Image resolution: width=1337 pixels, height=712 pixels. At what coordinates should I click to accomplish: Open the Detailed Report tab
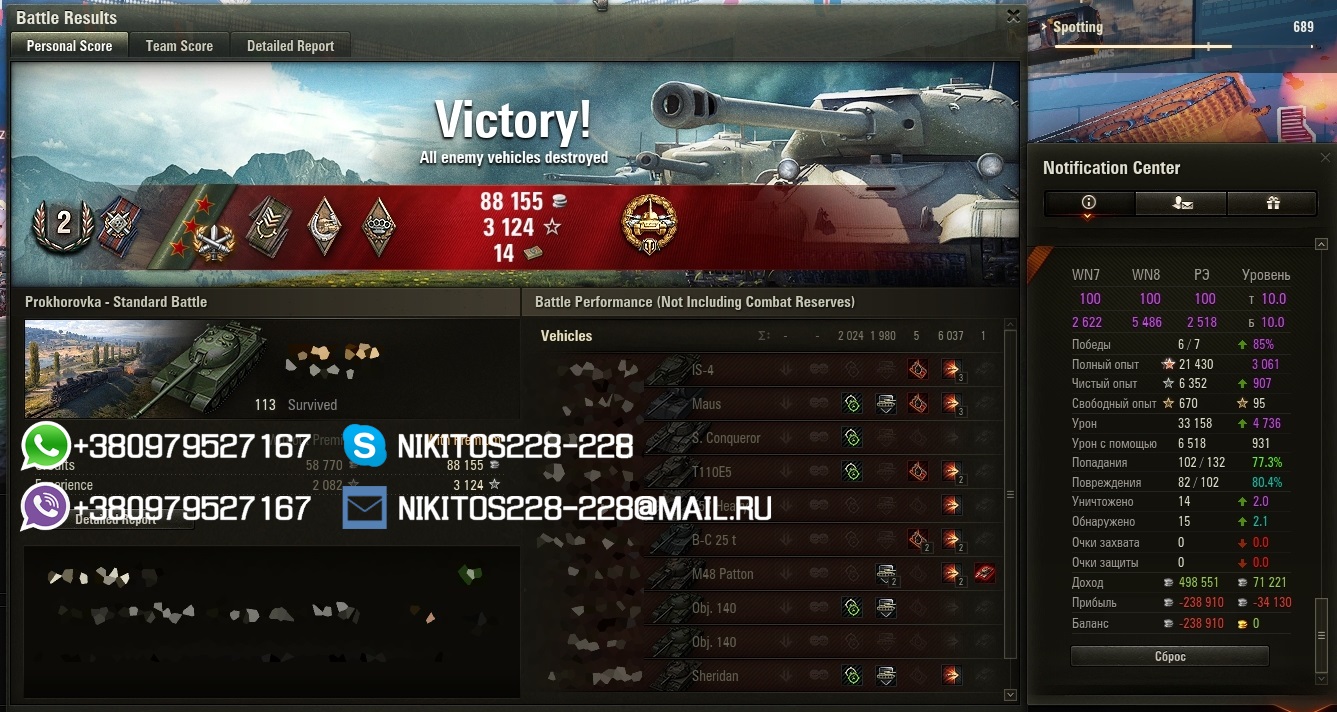point(290,46)
